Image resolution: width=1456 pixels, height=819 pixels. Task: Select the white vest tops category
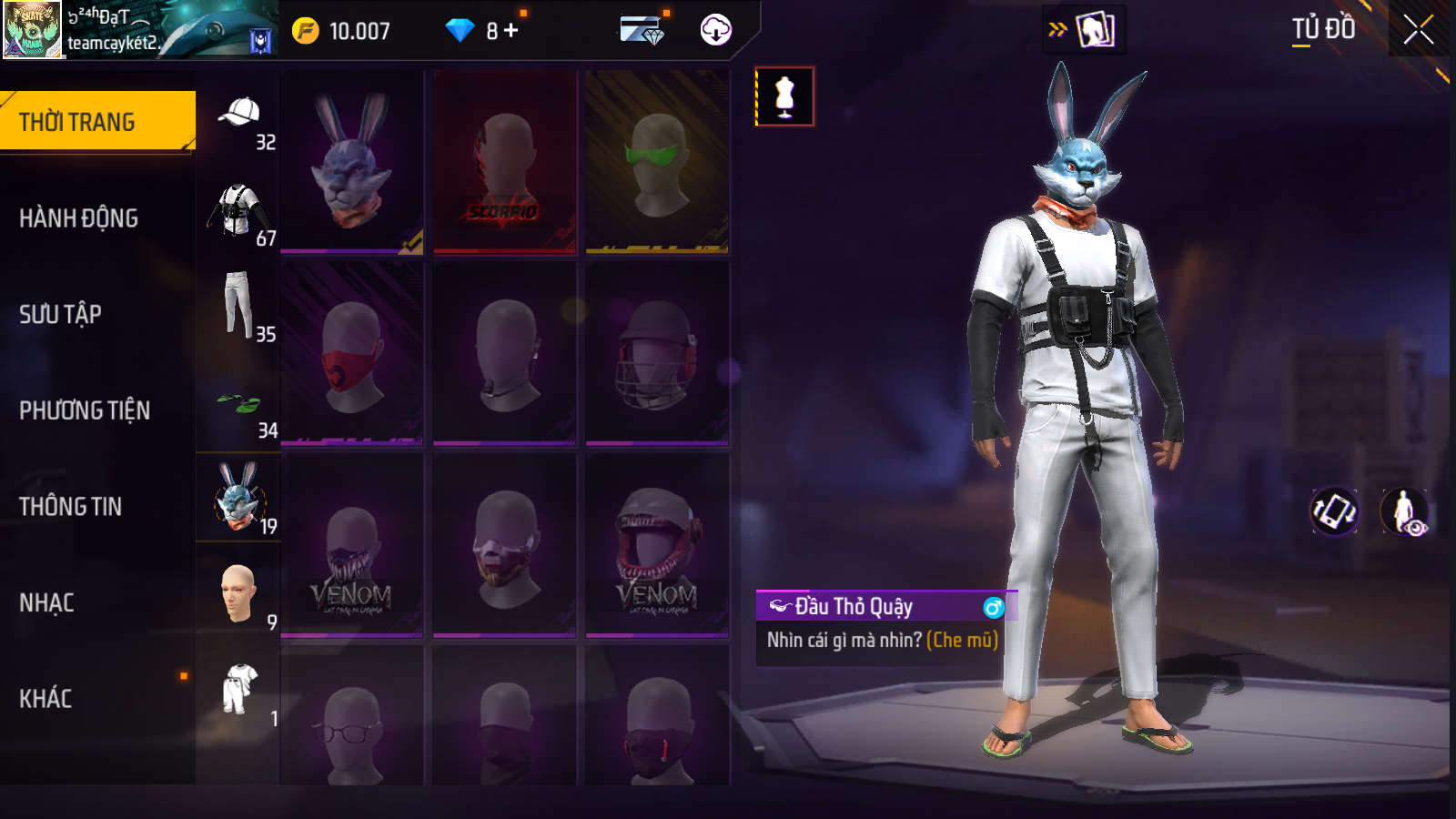pos(239,213)
